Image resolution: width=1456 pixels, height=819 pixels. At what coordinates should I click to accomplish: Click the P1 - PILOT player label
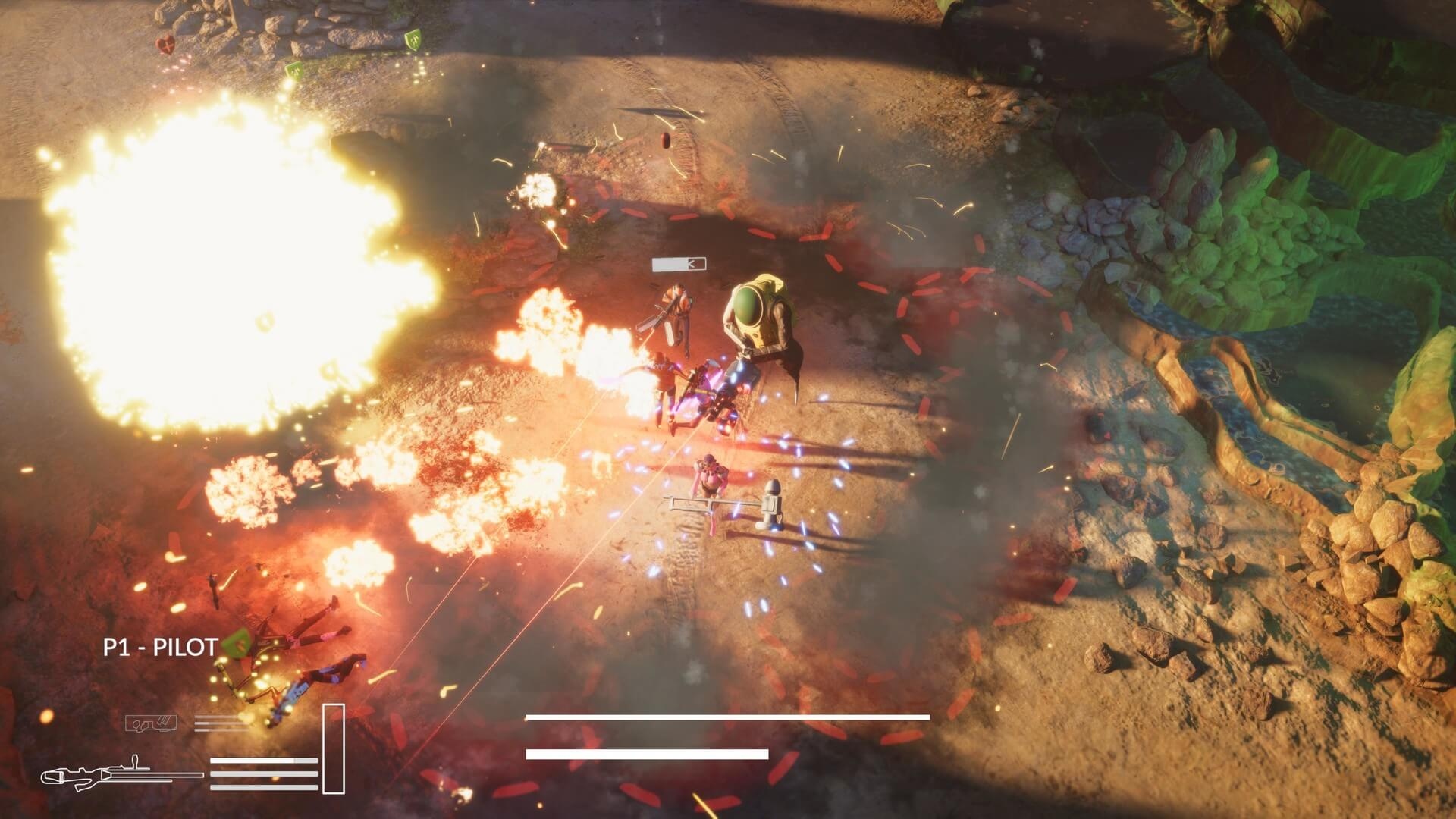coord(160,647)
